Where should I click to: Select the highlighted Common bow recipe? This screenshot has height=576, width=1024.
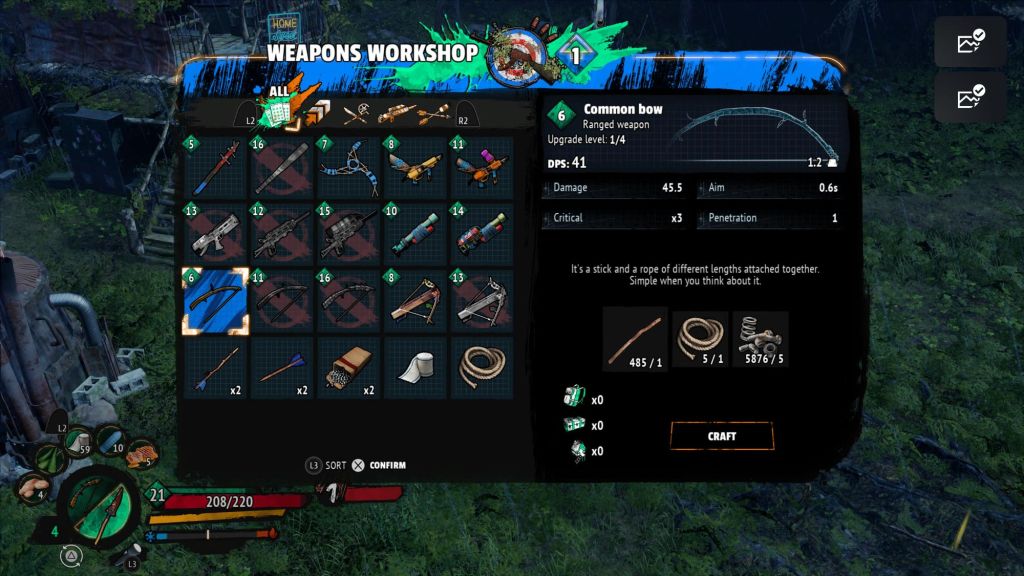[x=215, y=301]
